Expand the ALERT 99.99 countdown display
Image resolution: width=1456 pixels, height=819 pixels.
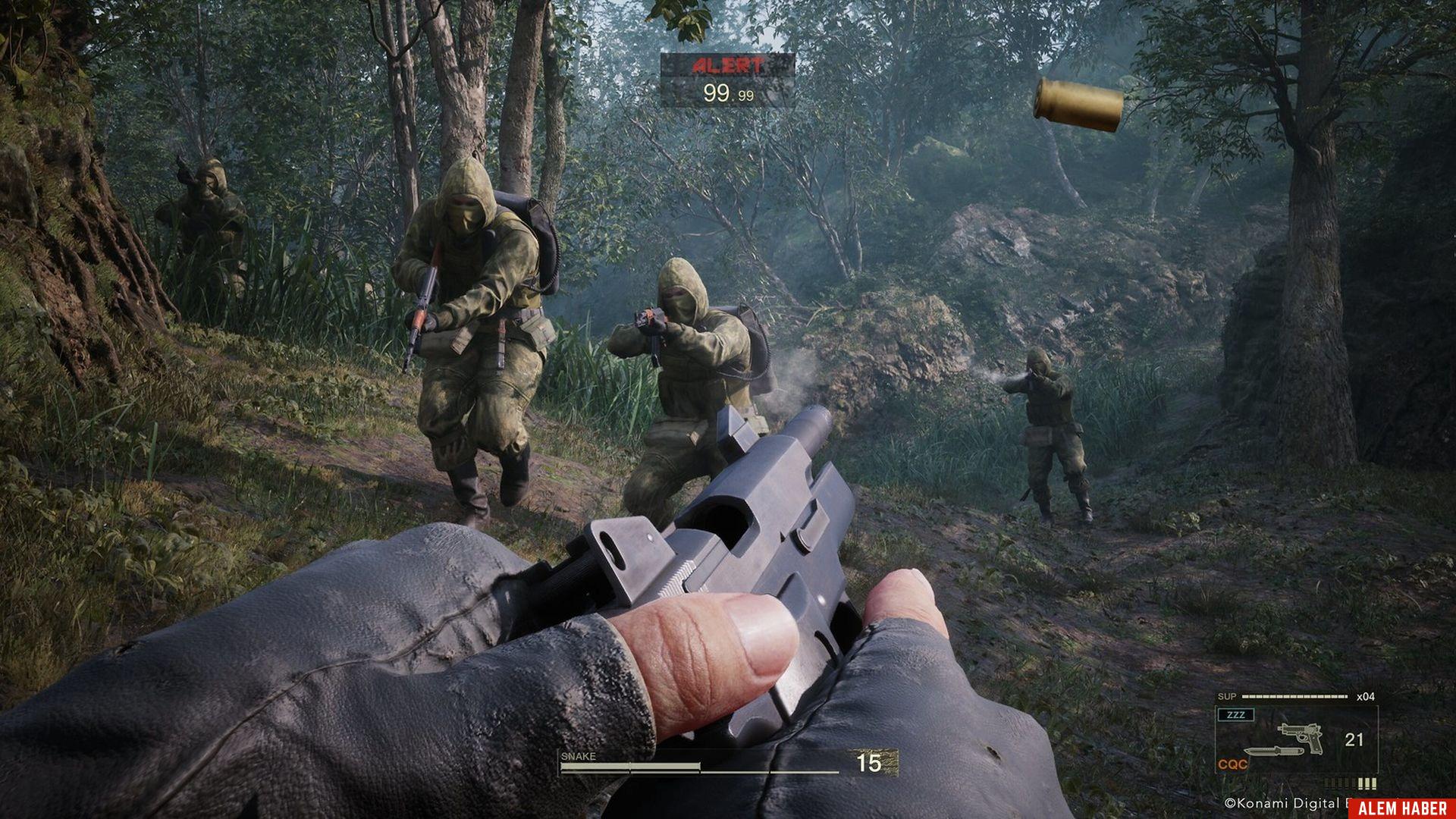tap(726, 93)
